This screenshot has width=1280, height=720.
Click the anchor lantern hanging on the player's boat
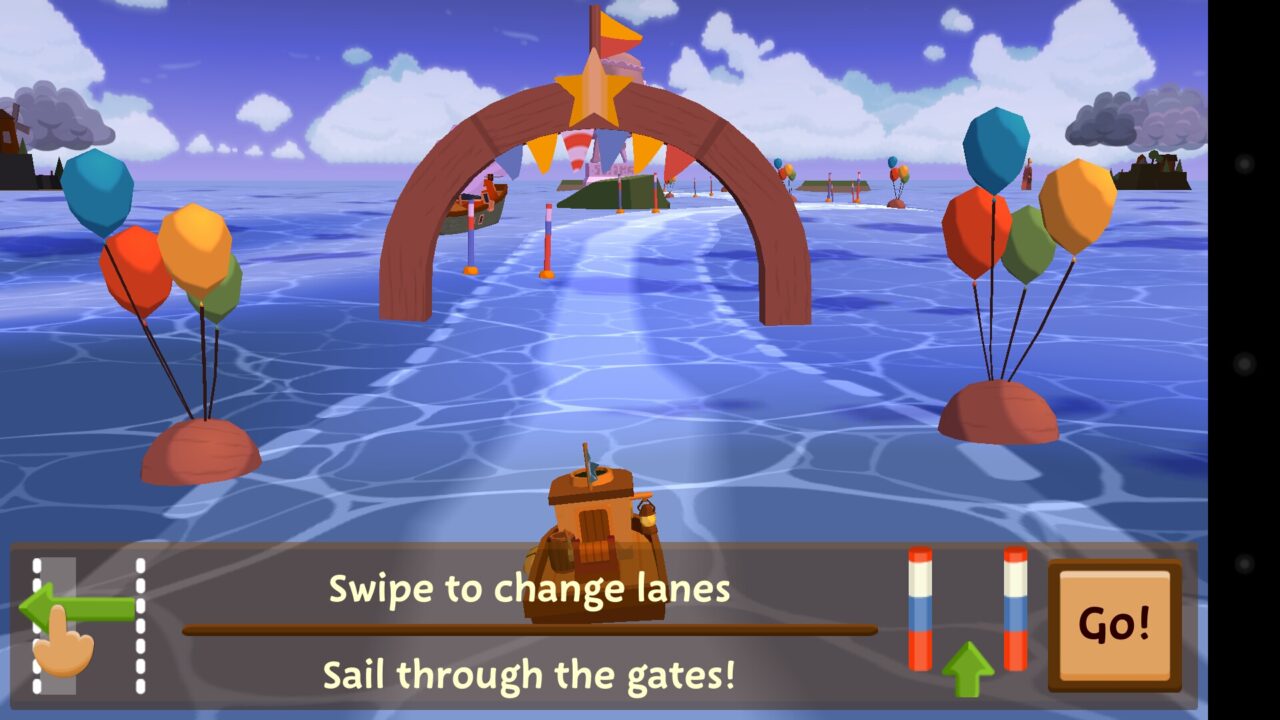pyautogui.click(x=646, y=517)
